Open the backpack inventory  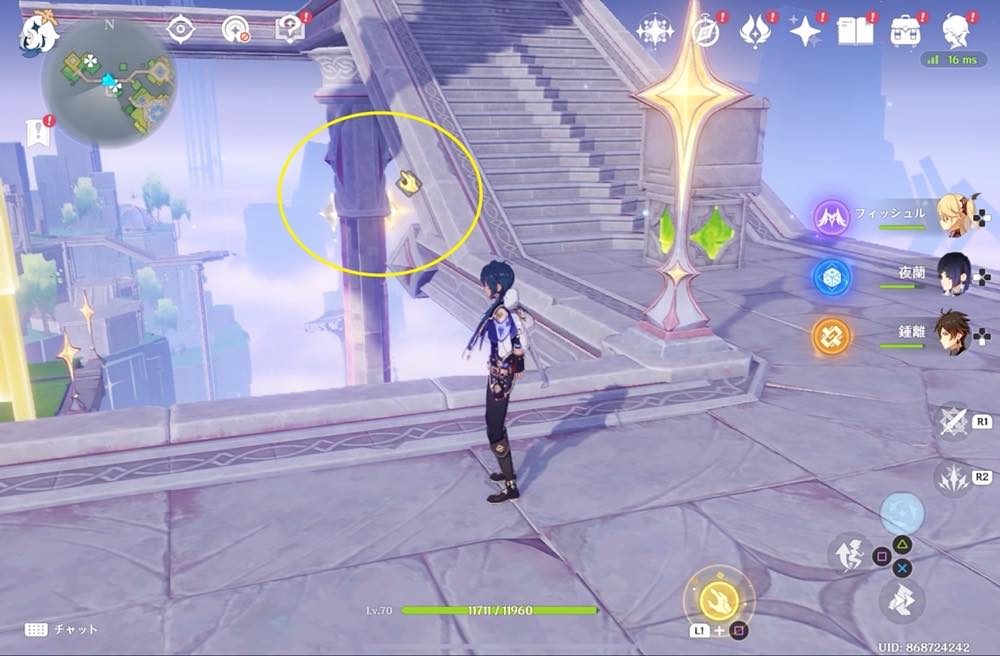tap(906, 32)
